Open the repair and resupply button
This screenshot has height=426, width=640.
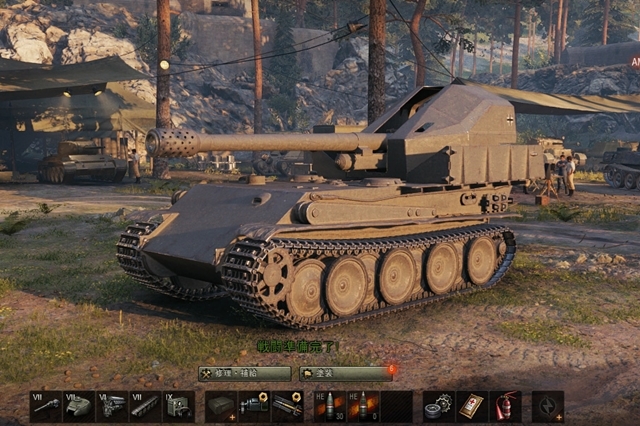[245, 373]
